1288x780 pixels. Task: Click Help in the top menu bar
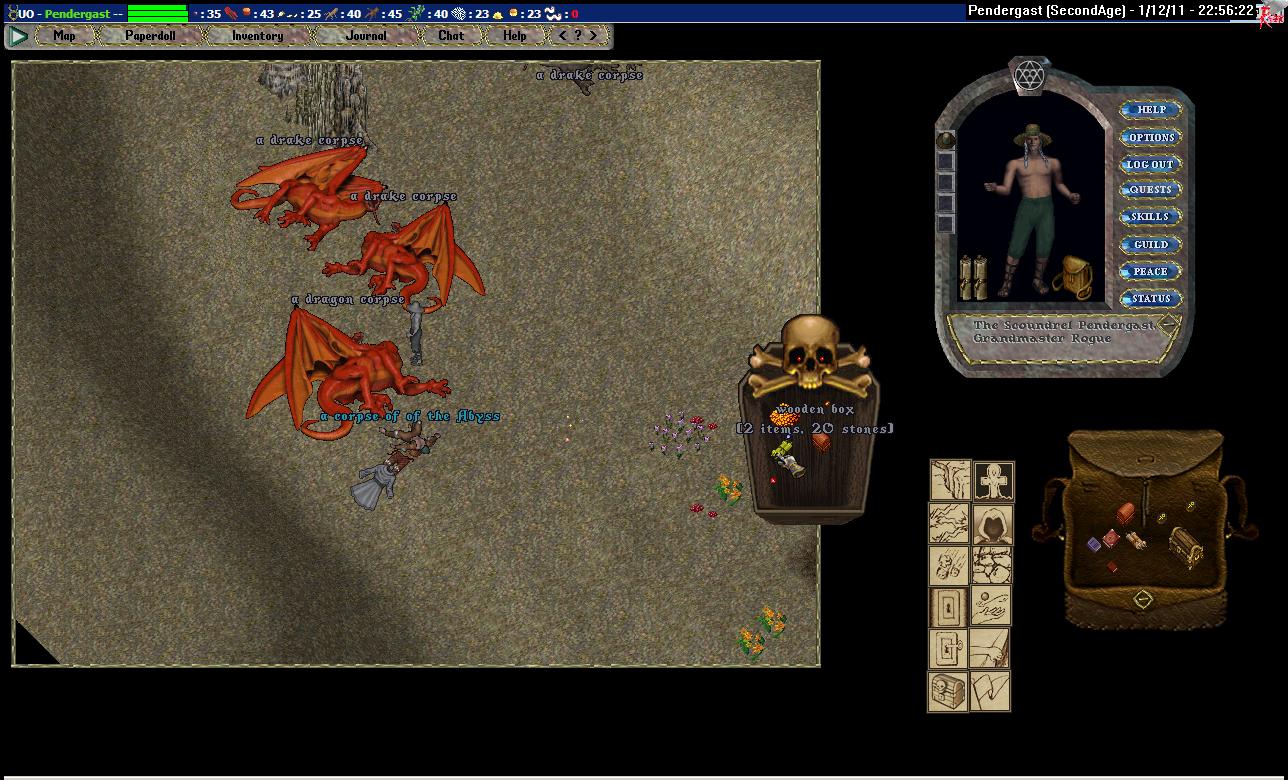pyautogui.click(x=514, y=36)
